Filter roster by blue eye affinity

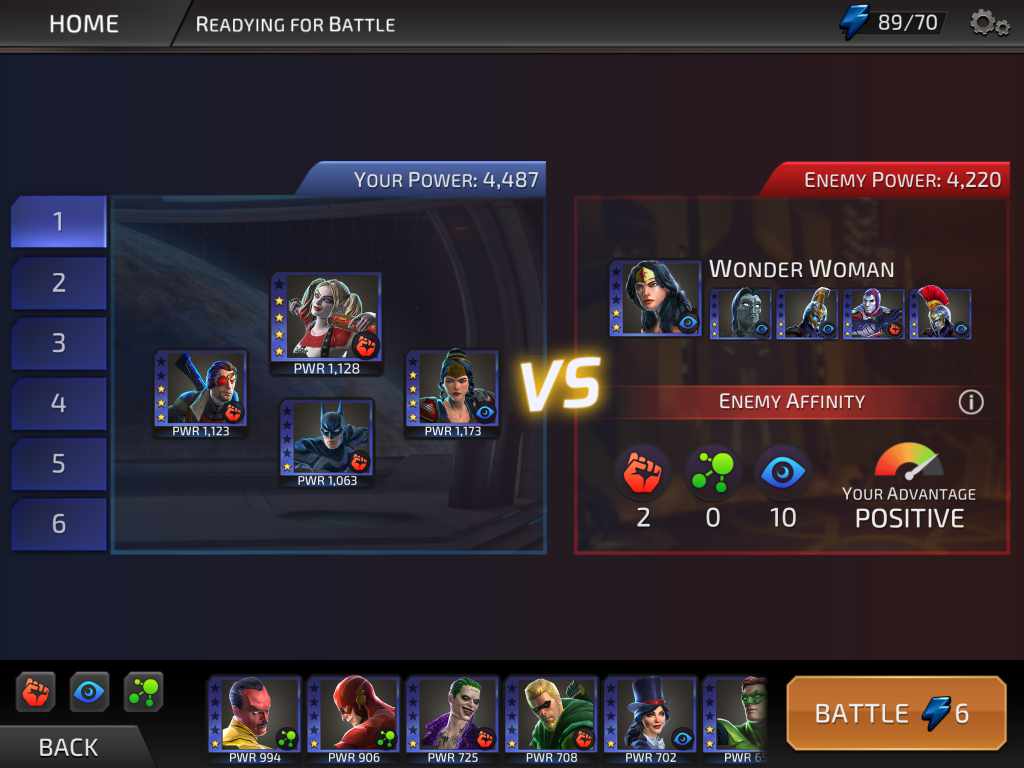[x=90, y=692]
